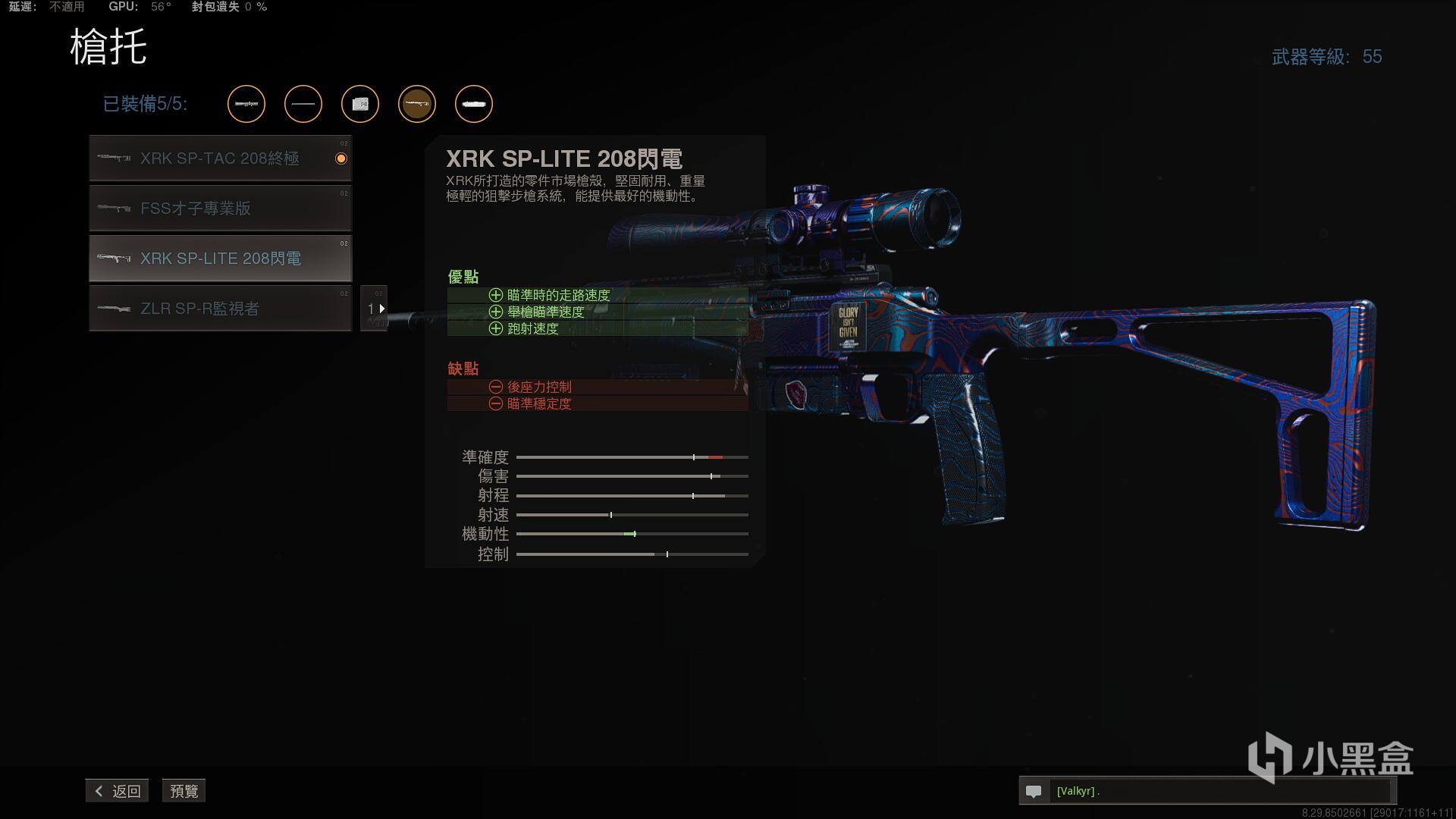Click the 返回 back button
1456x819 pixels.
pos(118,791)
